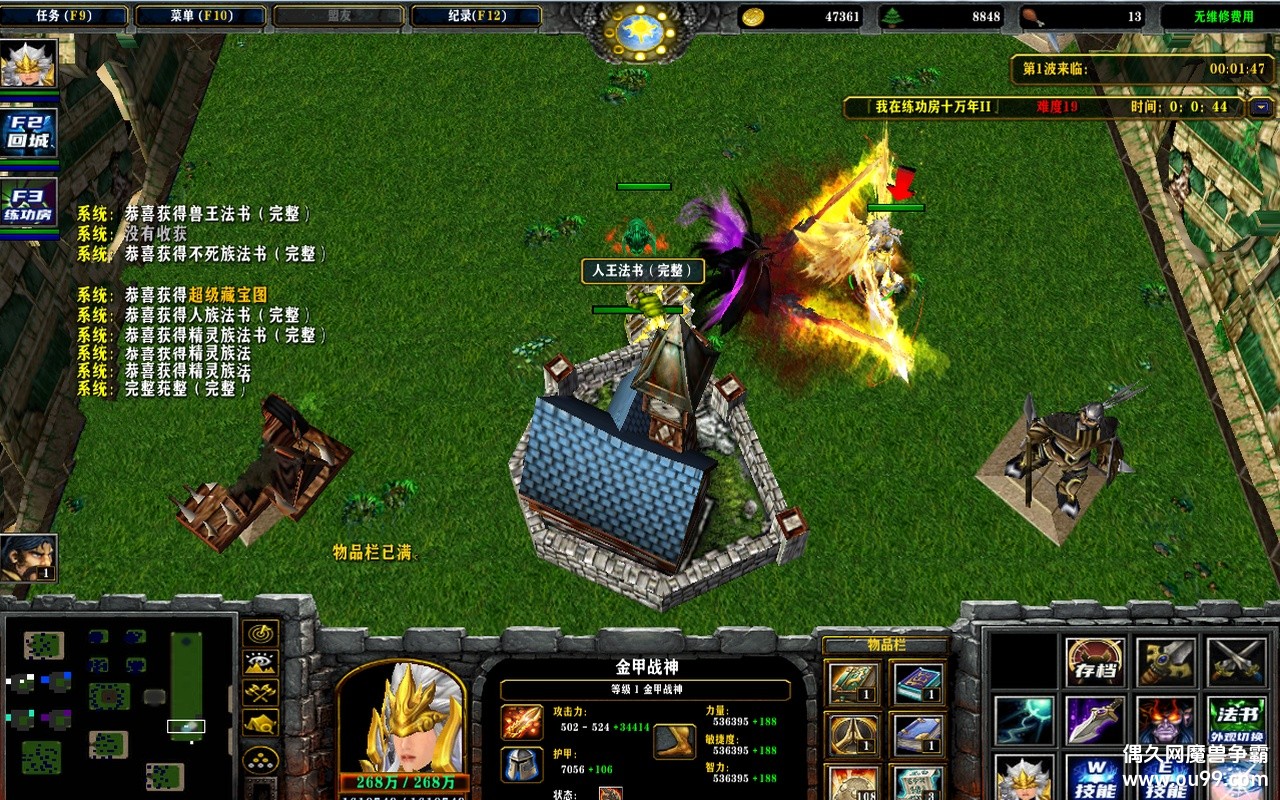The image size is (1280, 800).
Task: Click the 法书 外观切换 appearance switch icon
Action: tap(1236, 720)
